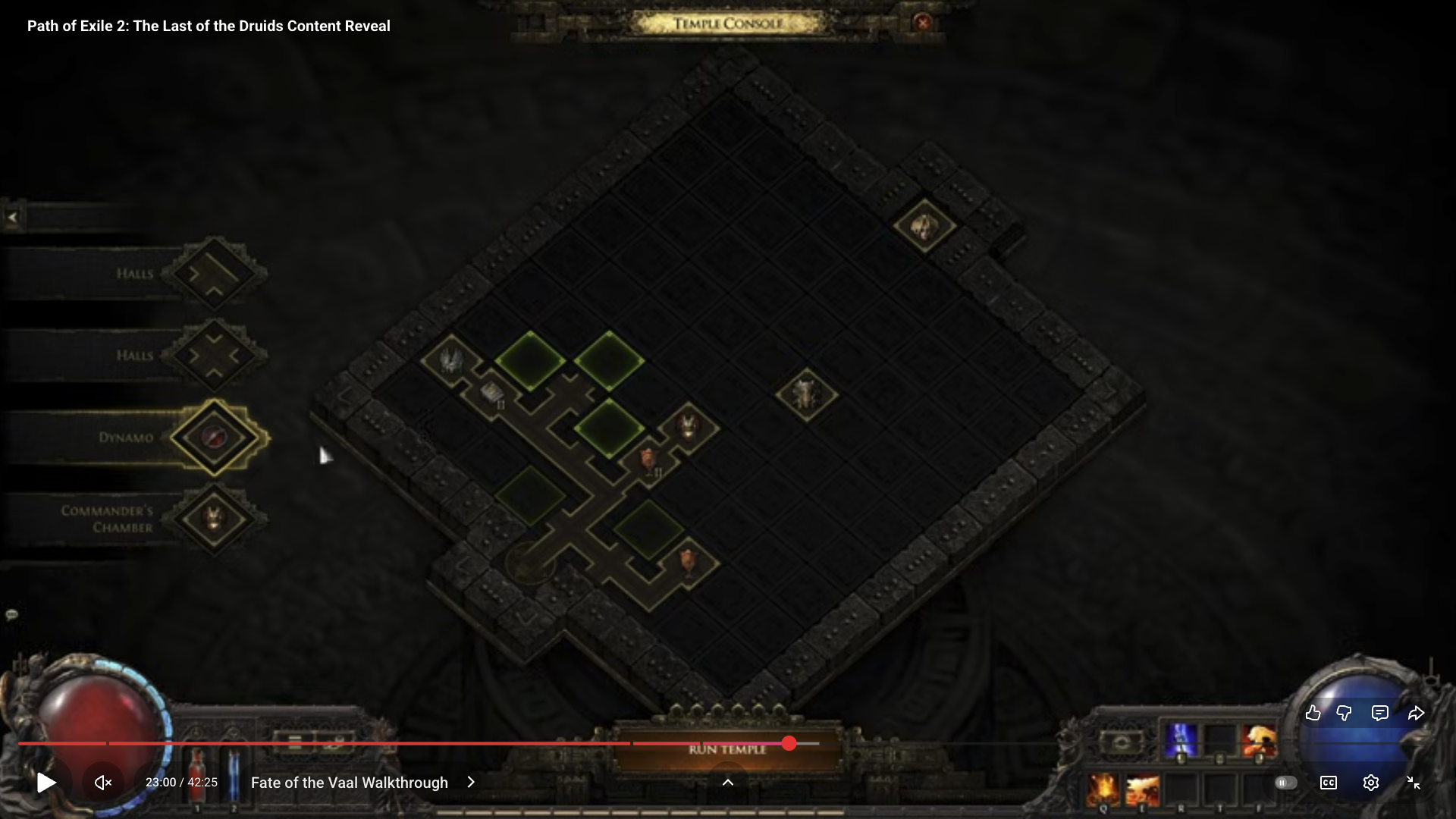This screenshot has height=819, width=1456.
Task: Like the video with thumbs up
Action: [1313, 713]
